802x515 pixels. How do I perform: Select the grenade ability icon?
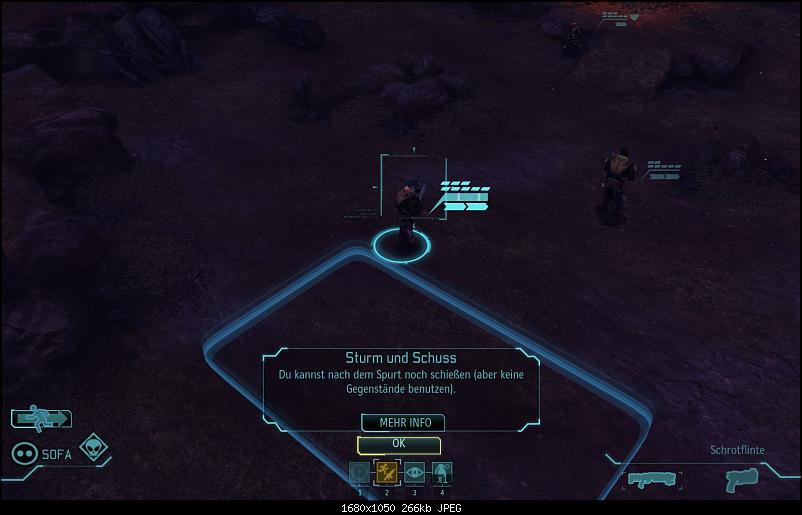[442, 473]
